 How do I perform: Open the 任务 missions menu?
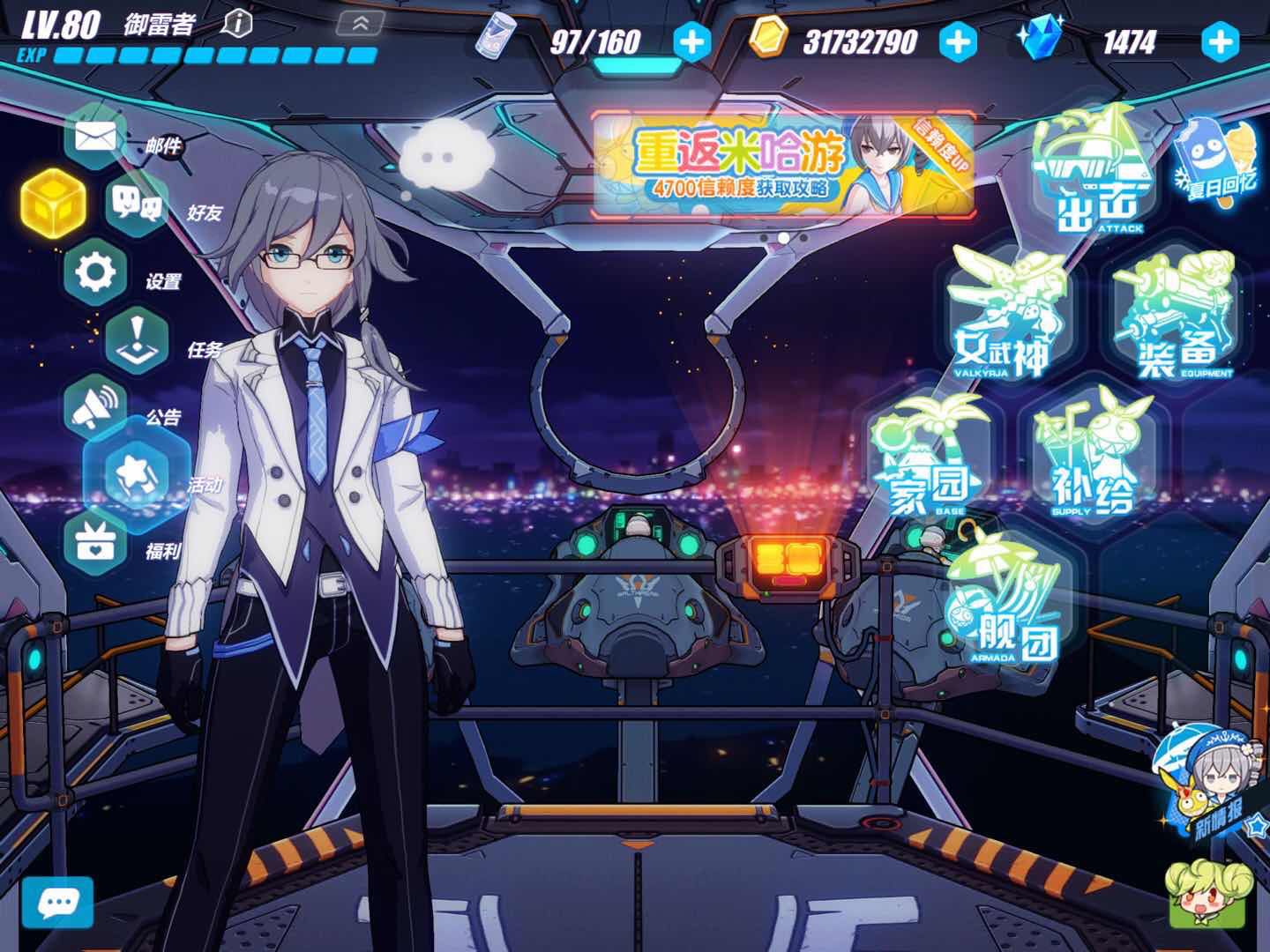[137, 340]
